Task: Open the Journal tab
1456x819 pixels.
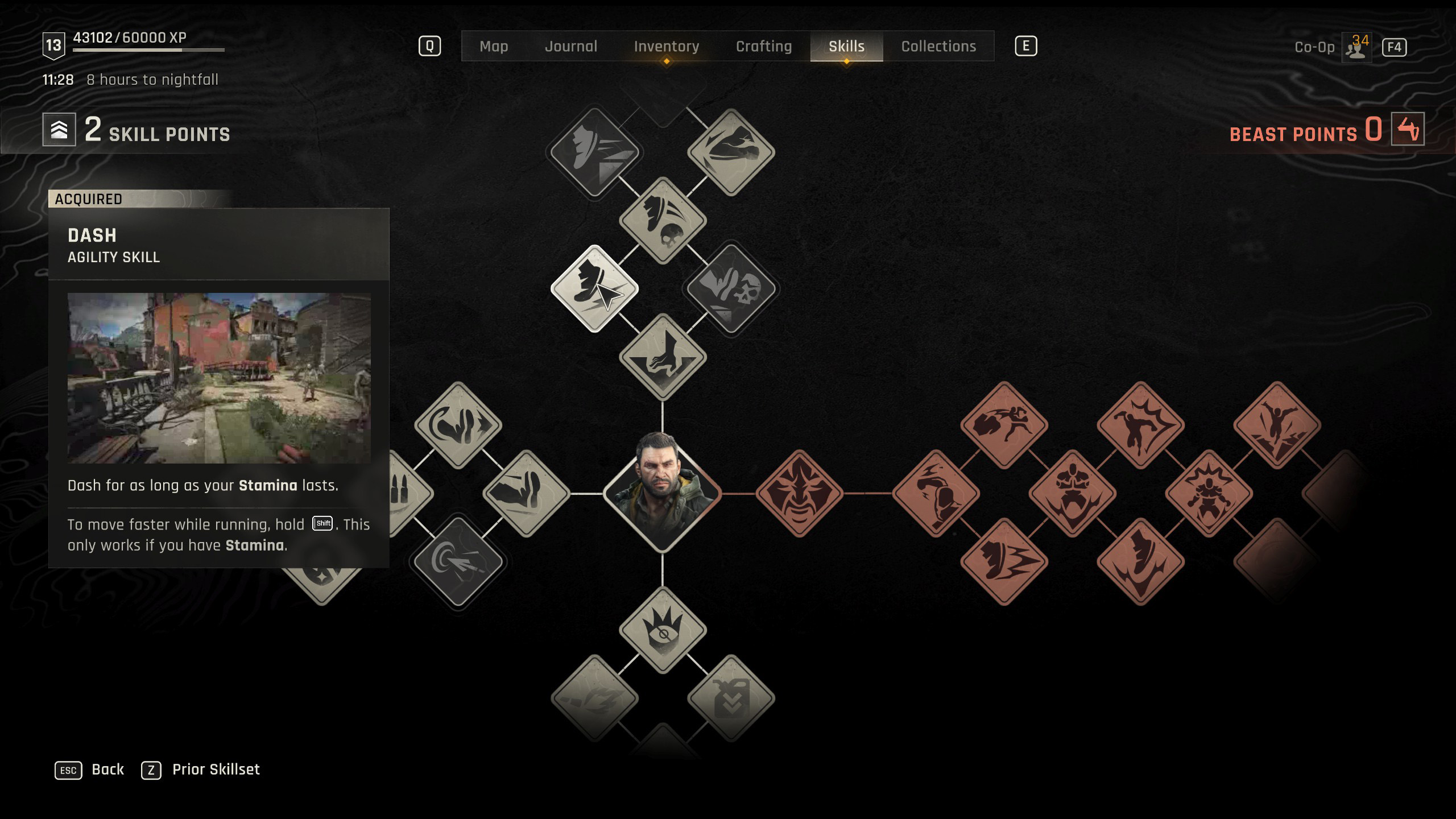Action: (x=571, y=46)
